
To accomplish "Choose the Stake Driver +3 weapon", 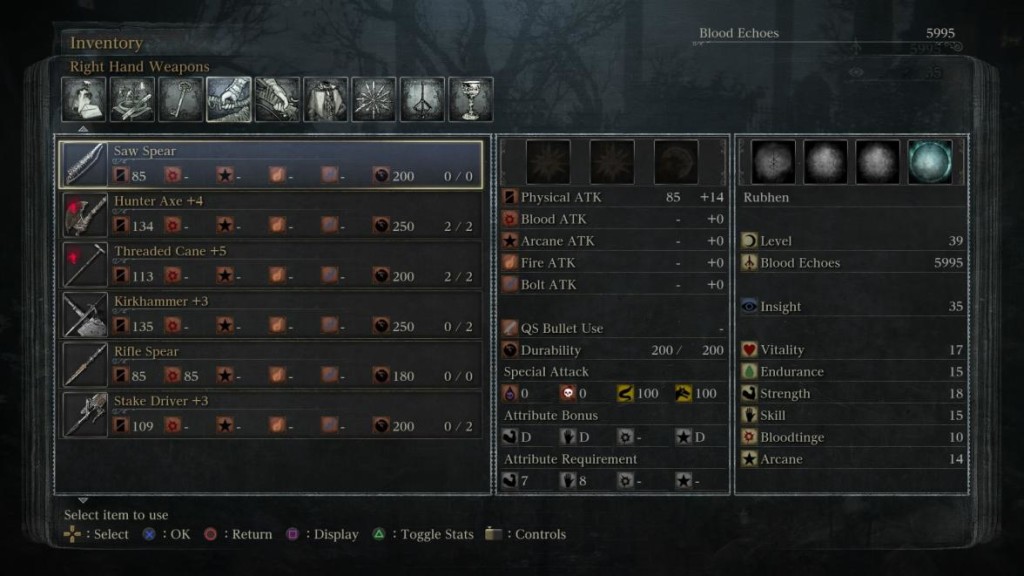I will [x=270, y=414].
